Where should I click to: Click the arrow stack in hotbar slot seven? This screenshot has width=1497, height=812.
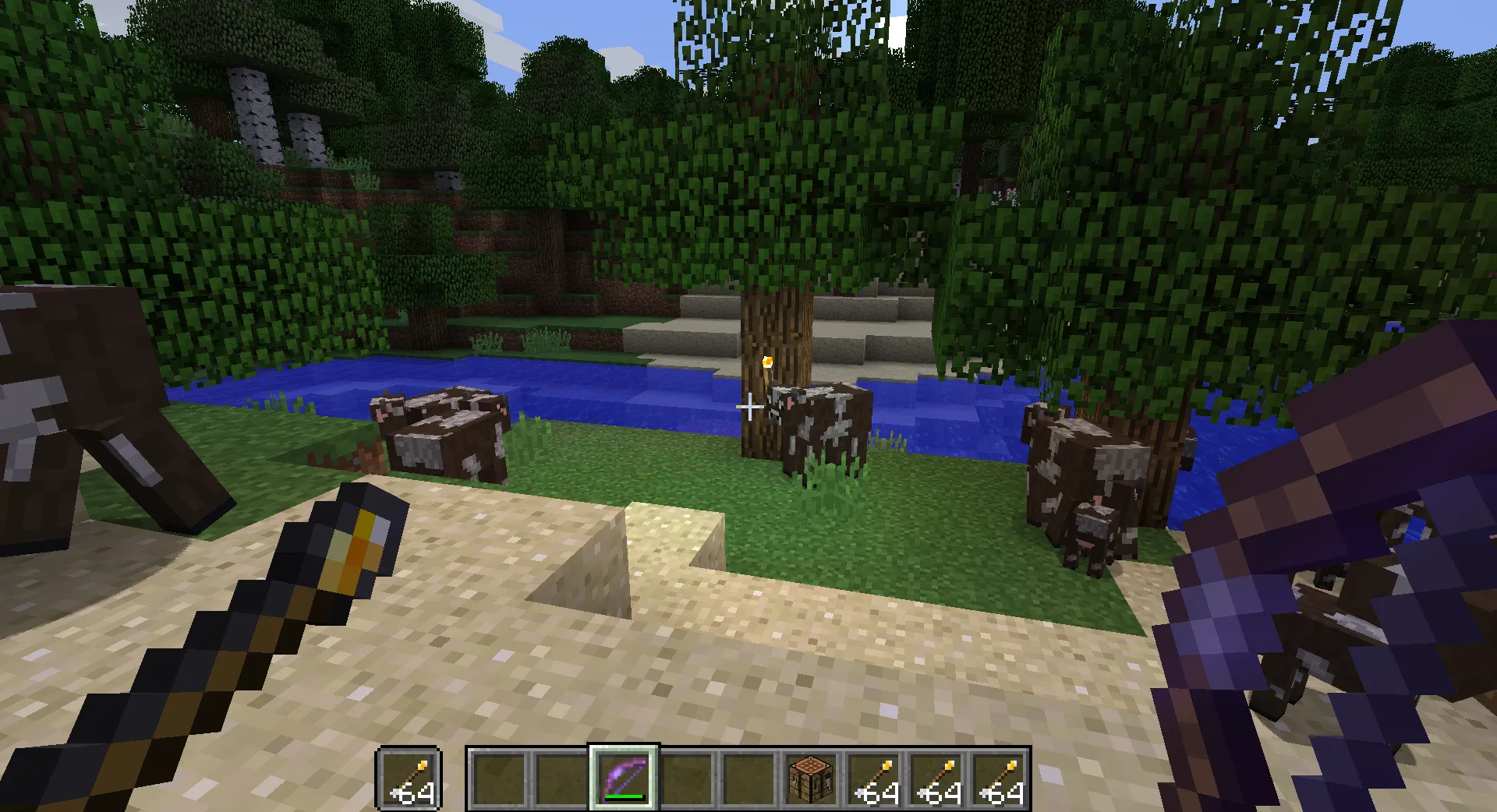point(873,779)
